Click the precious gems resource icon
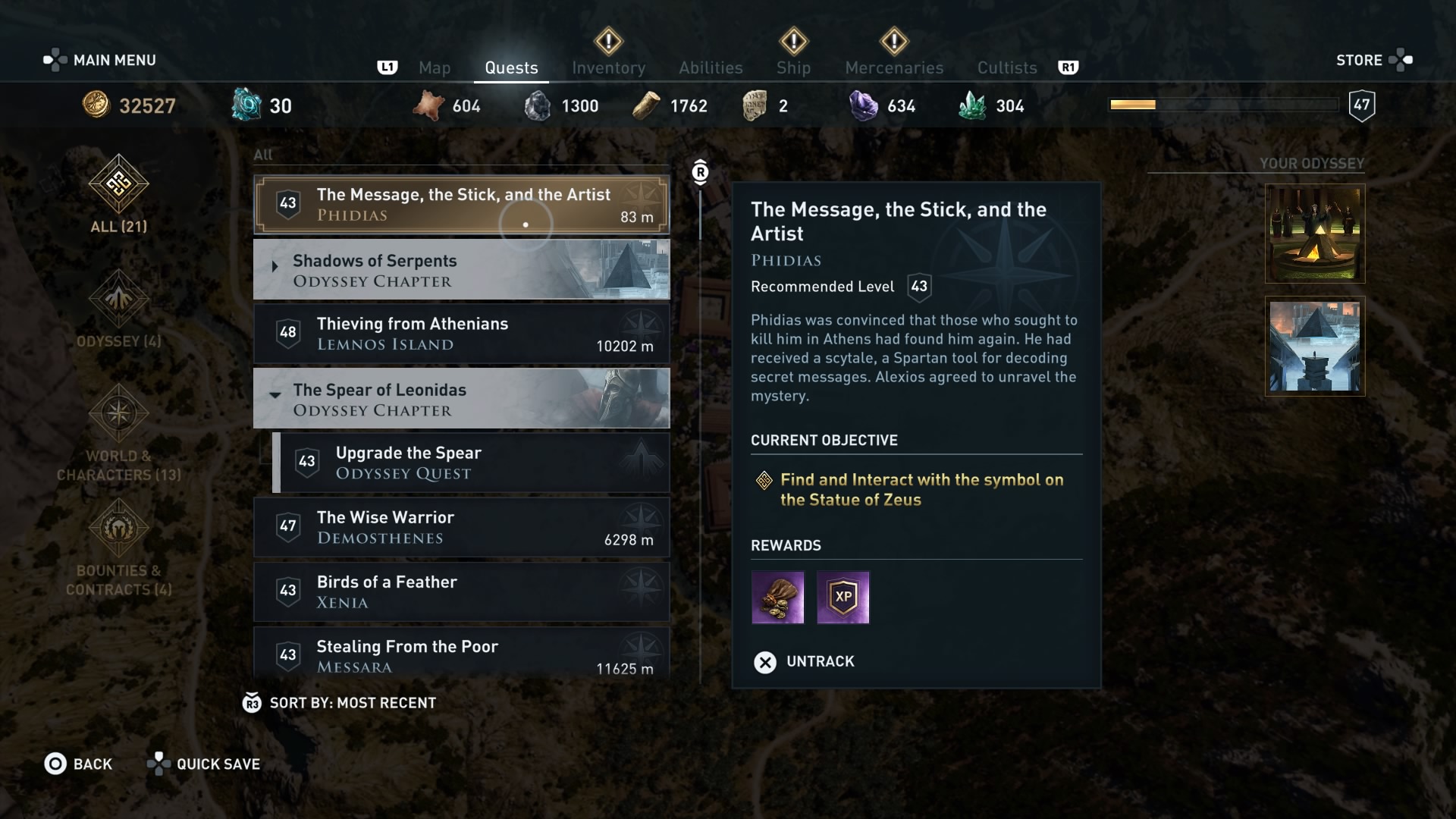Screen dimensions: 1456x819 (863, 105)
